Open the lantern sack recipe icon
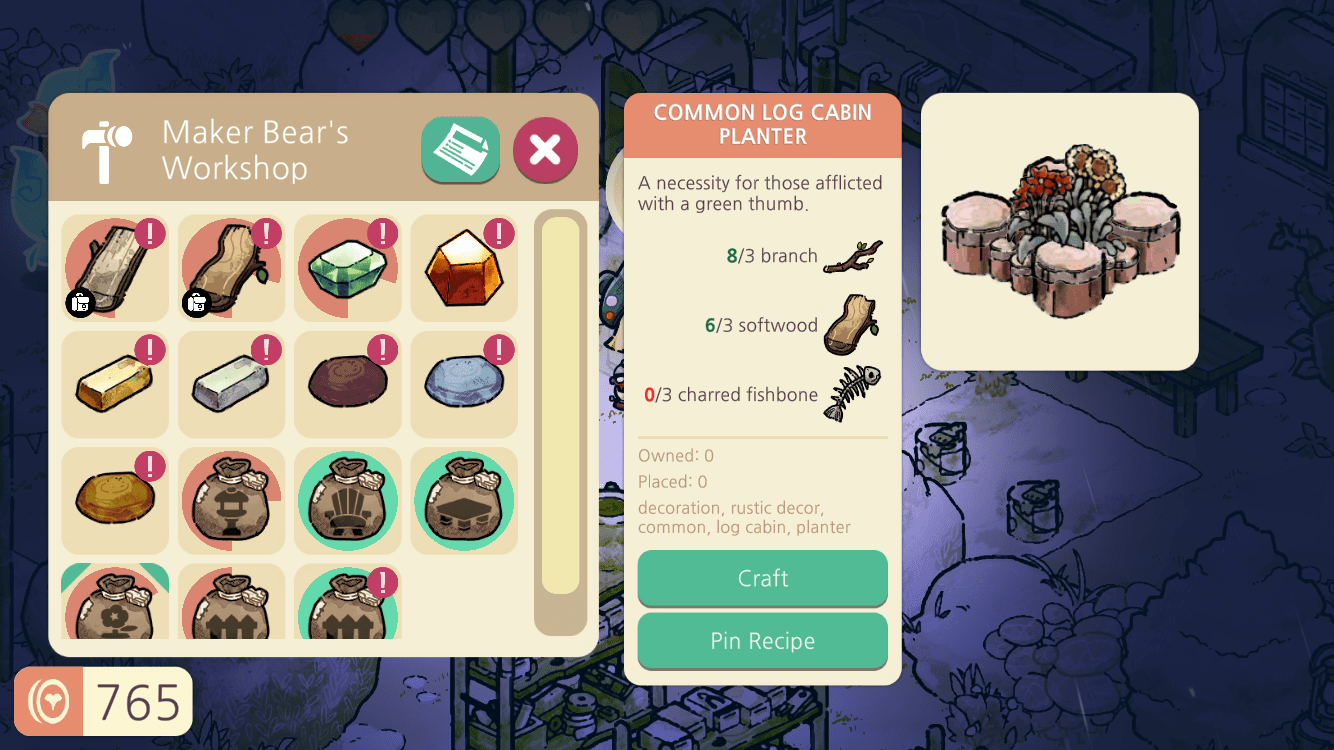The image size is (1334, 750). pos(231,500)
